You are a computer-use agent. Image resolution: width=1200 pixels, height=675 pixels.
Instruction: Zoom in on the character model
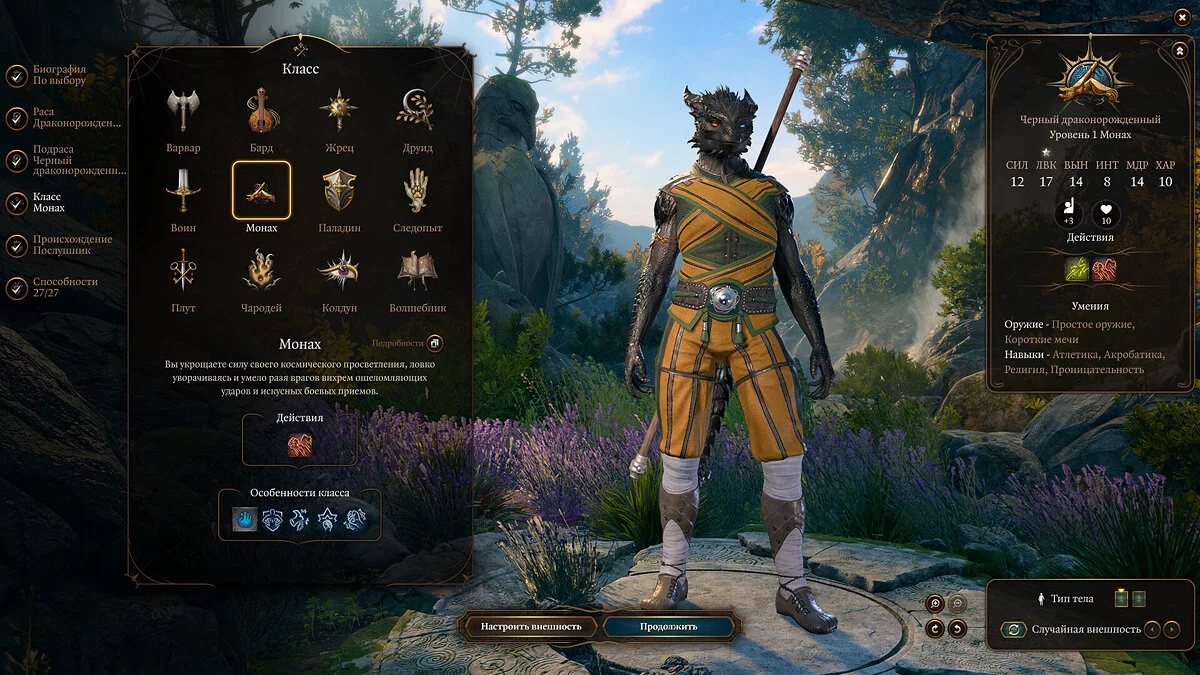pyautogui.click(x=934, y=603)
